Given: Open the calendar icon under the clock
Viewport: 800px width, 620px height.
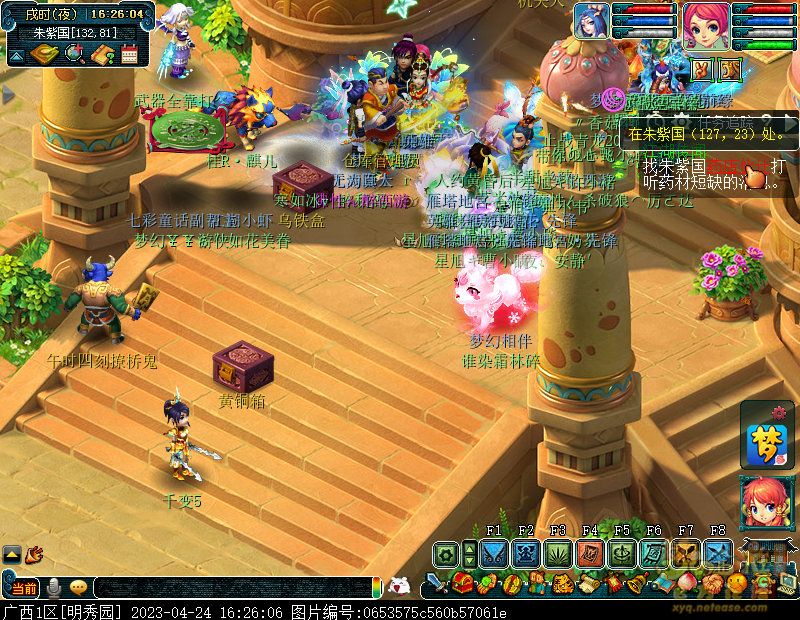Looking at the screenshot, I should [x=129, y=54].
